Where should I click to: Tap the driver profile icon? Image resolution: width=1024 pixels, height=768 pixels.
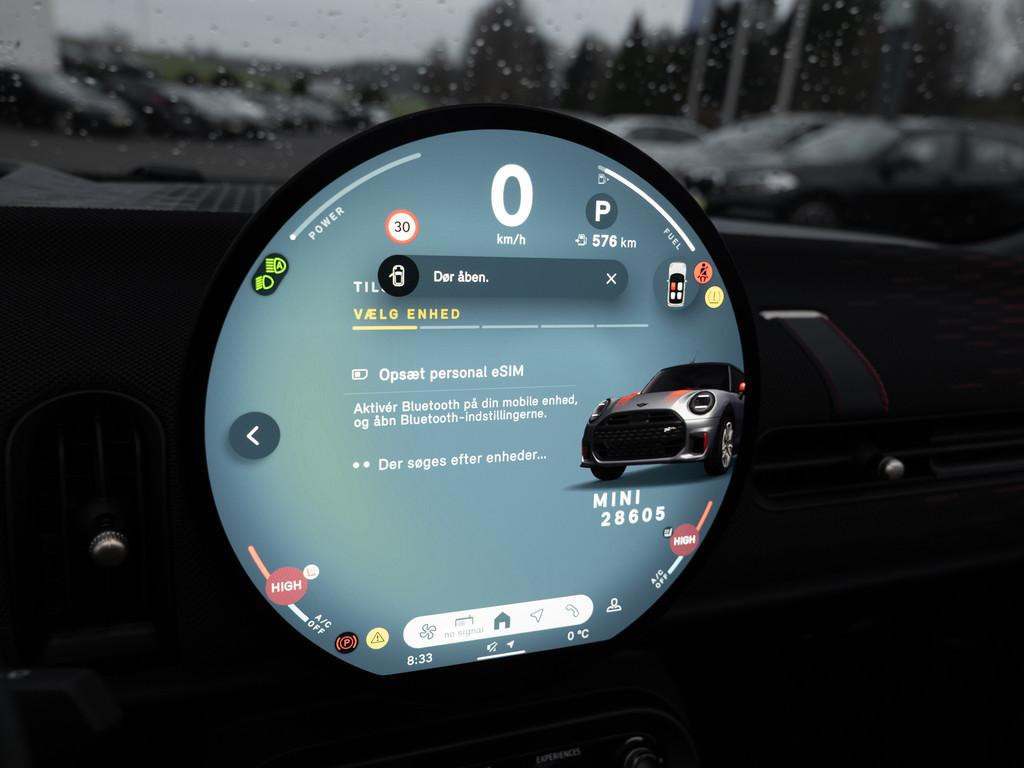pyautogui.click(x=614, y=604)
